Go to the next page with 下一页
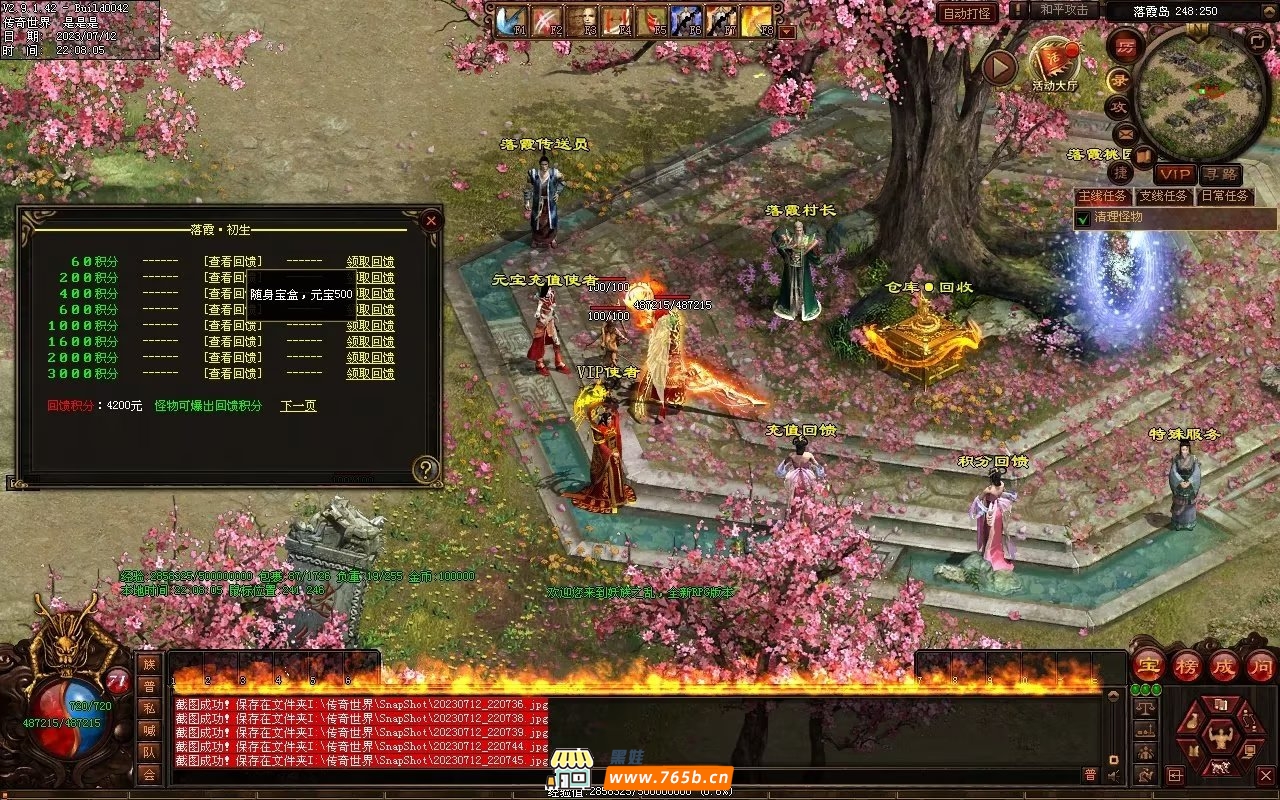 pyautogui.click(x=298, y=406)
